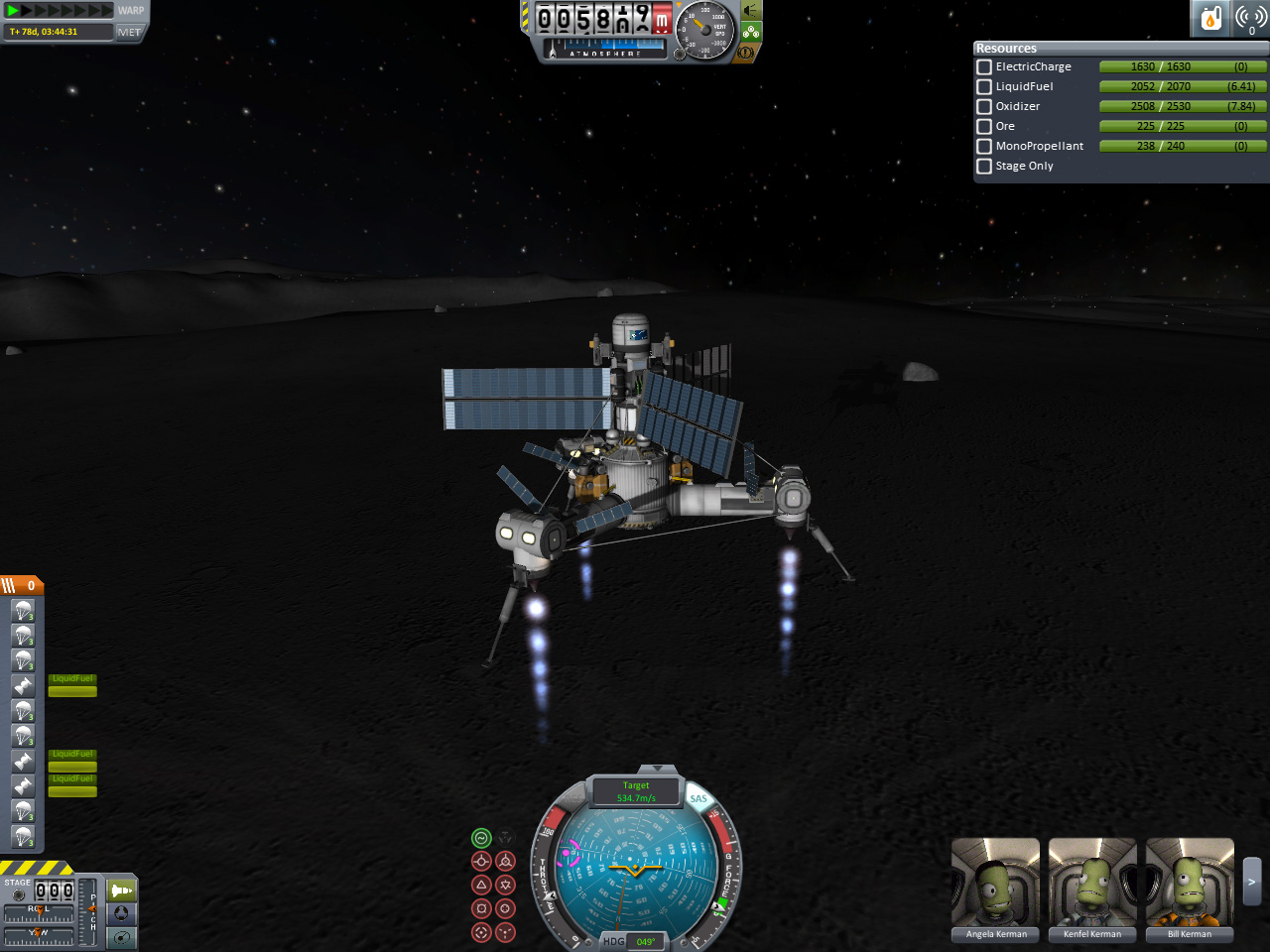Select Bill Kerman's crew portrait
This screenshot has width=1270, height=952.
1190,883
